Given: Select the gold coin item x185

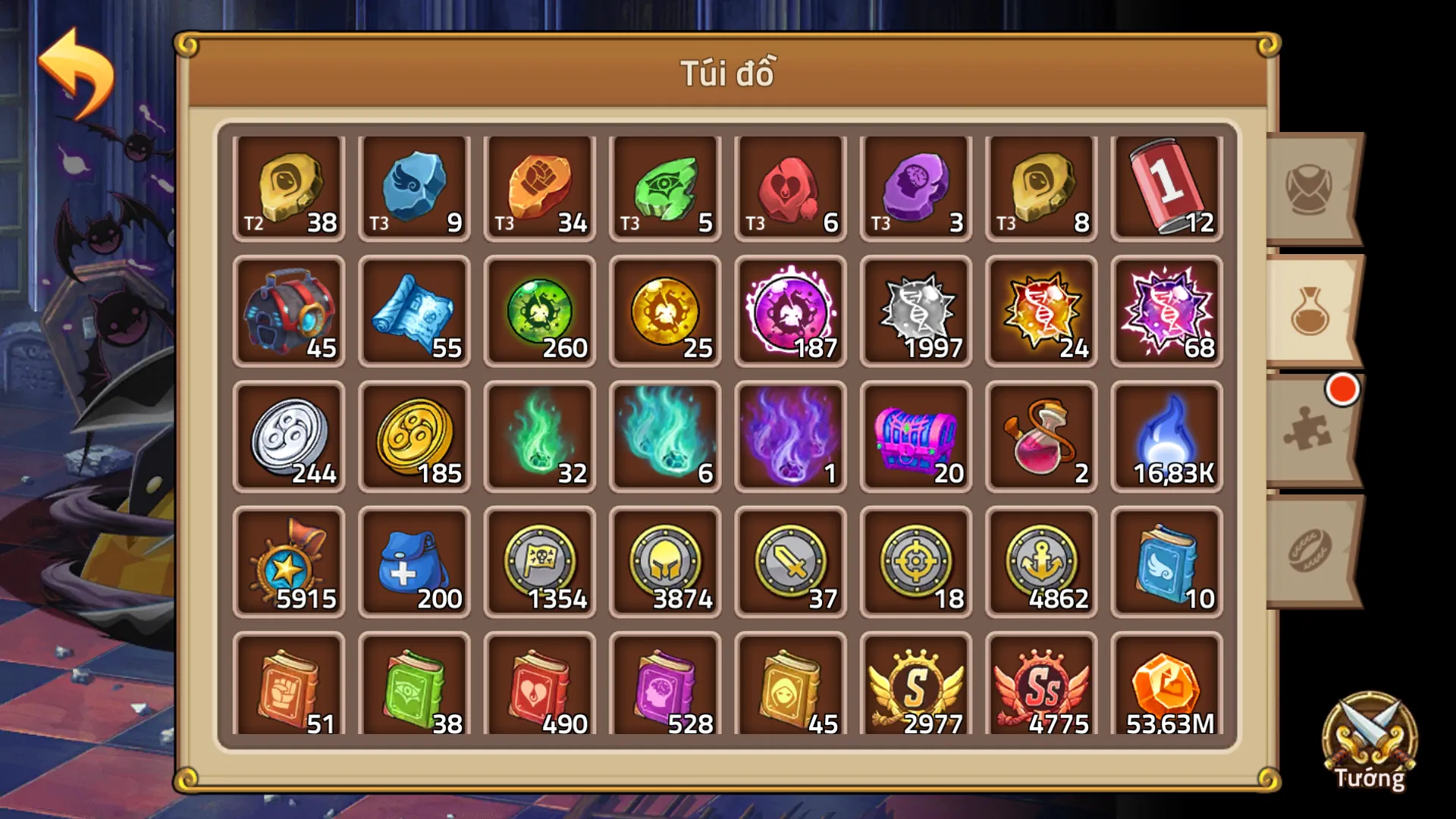Looking at the screenshot, I should [414, 438].
